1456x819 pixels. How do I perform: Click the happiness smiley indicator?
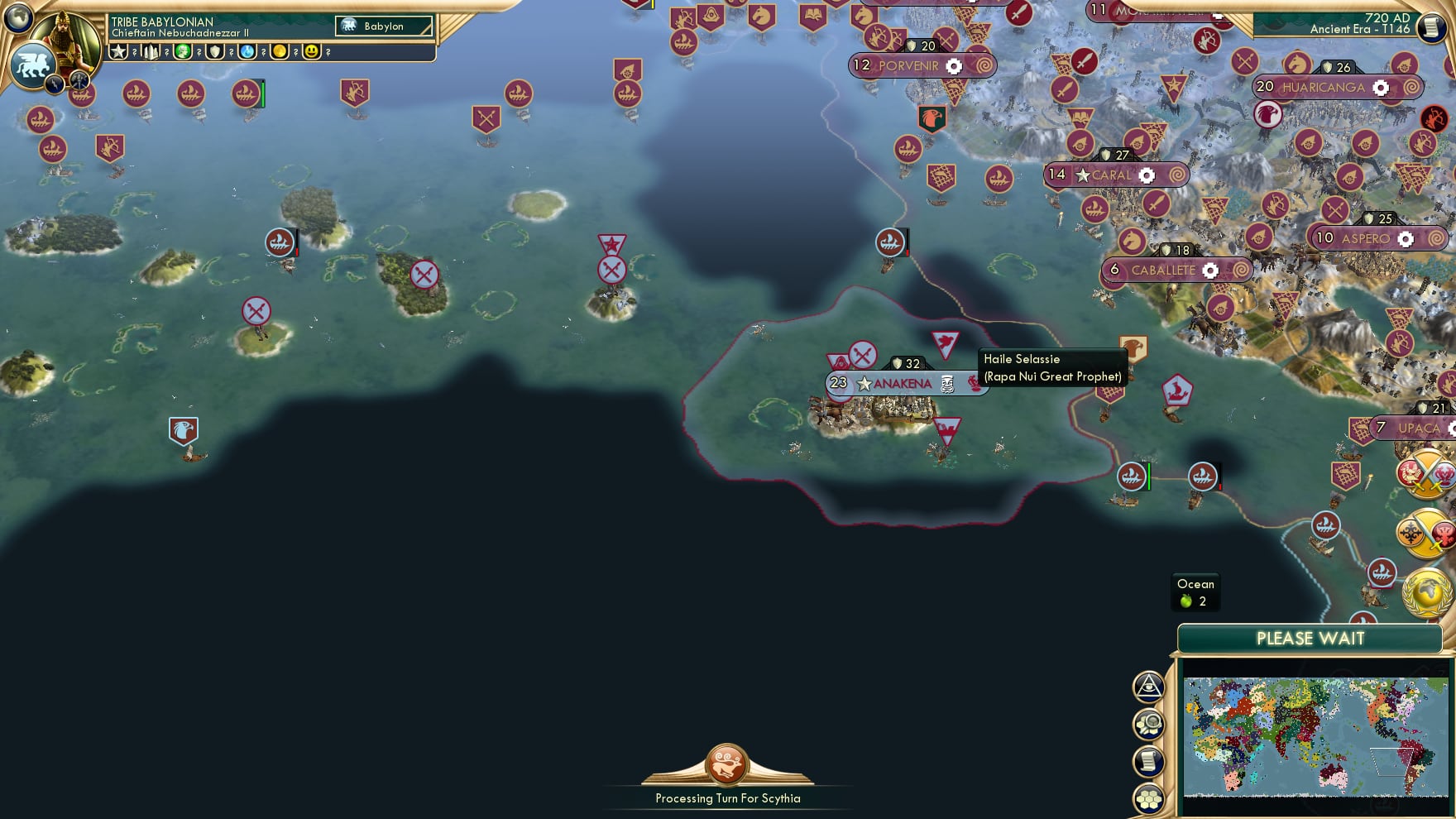[x=312, y=52]
